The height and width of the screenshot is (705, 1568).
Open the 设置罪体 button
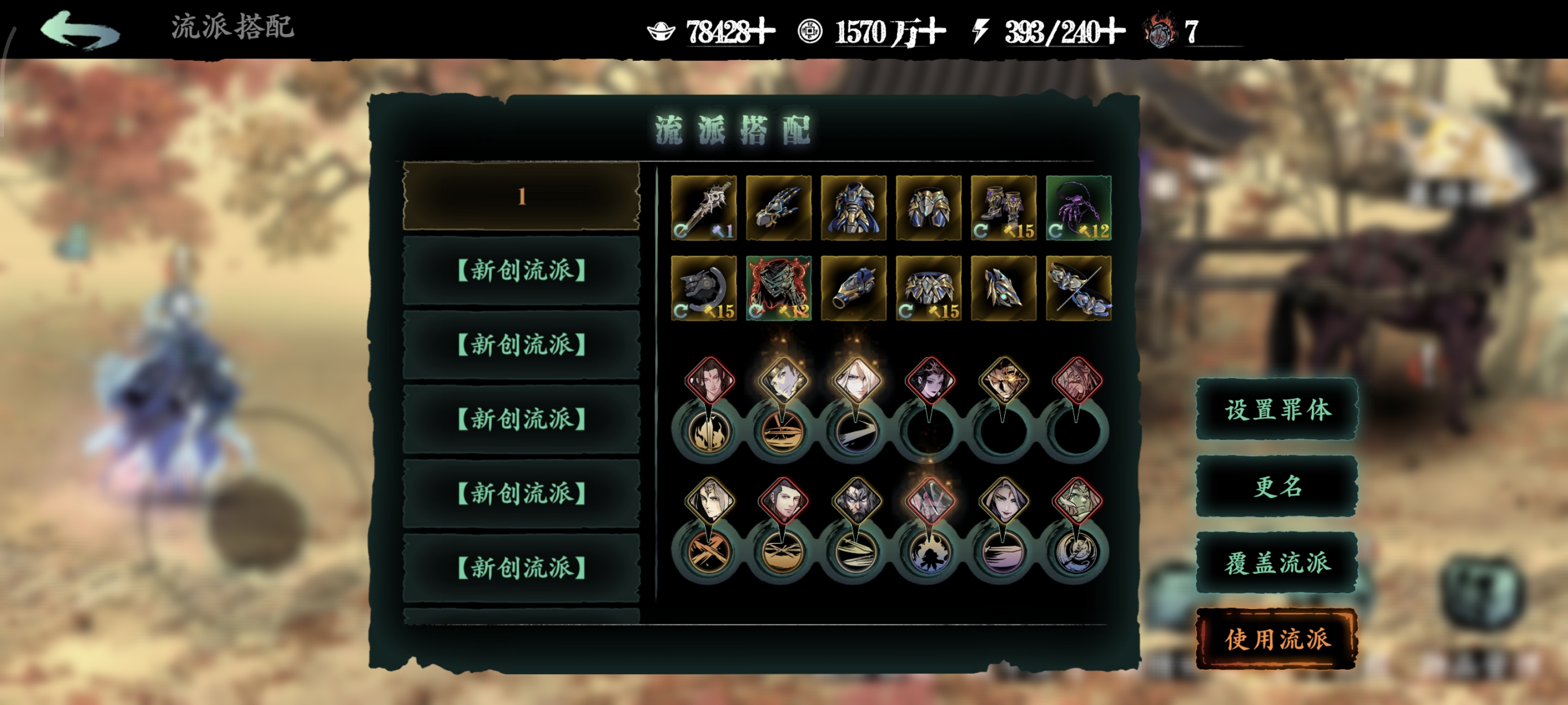click(1277, 409)
